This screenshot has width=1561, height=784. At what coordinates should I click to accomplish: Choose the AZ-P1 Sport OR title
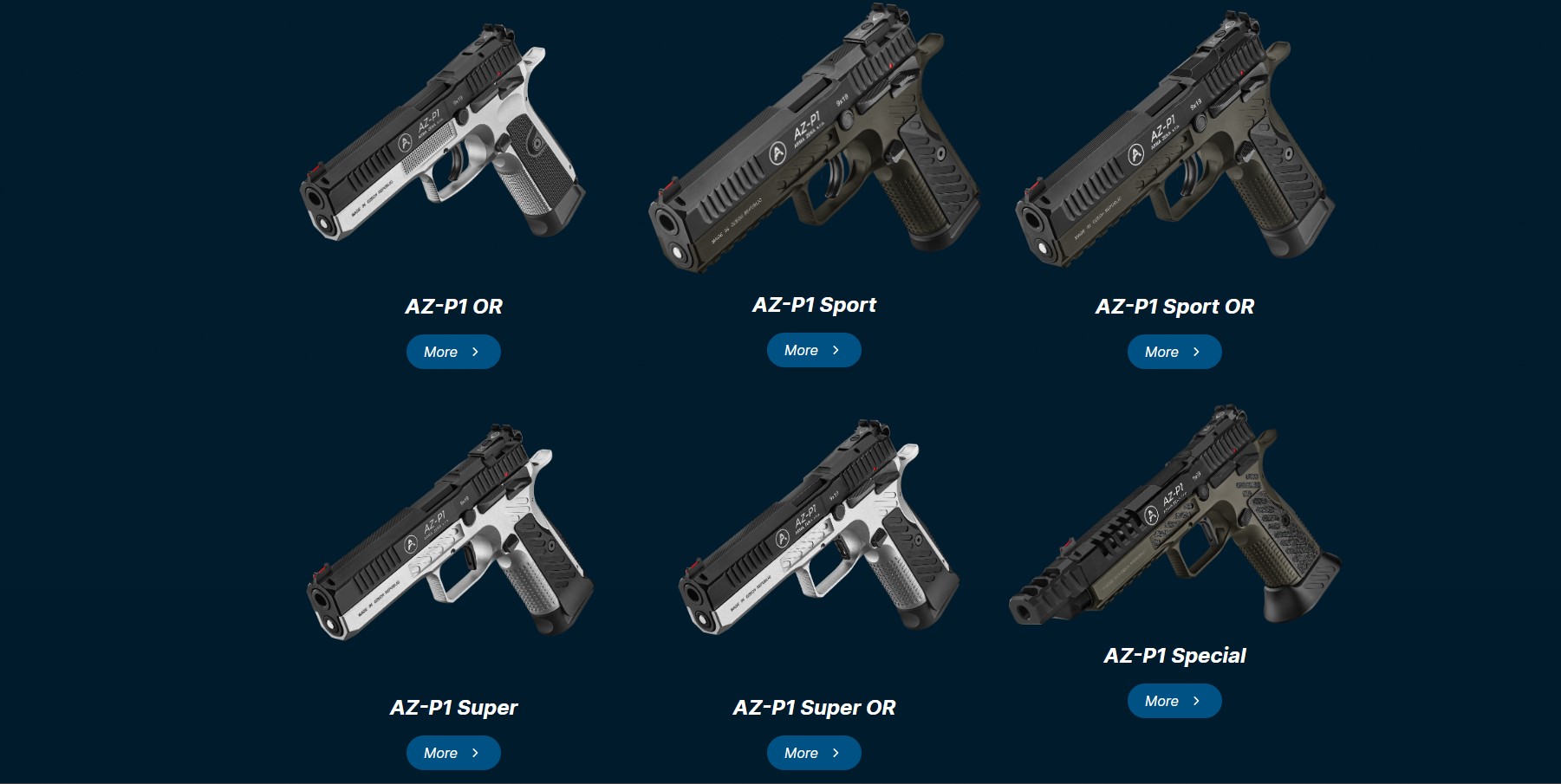tap(1174, 307)
